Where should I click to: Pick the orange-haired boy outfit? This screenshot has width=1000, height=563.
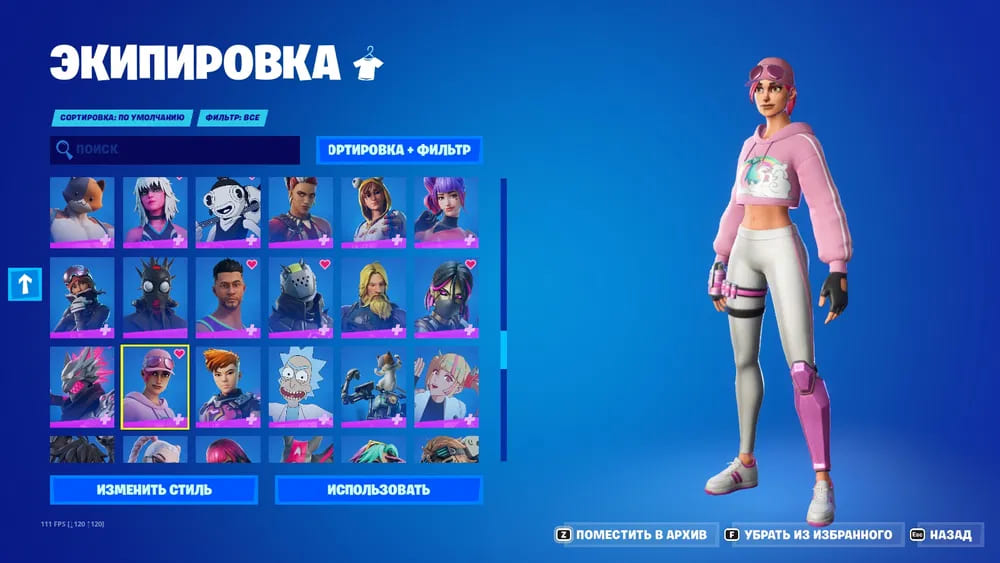click(228, 386)
